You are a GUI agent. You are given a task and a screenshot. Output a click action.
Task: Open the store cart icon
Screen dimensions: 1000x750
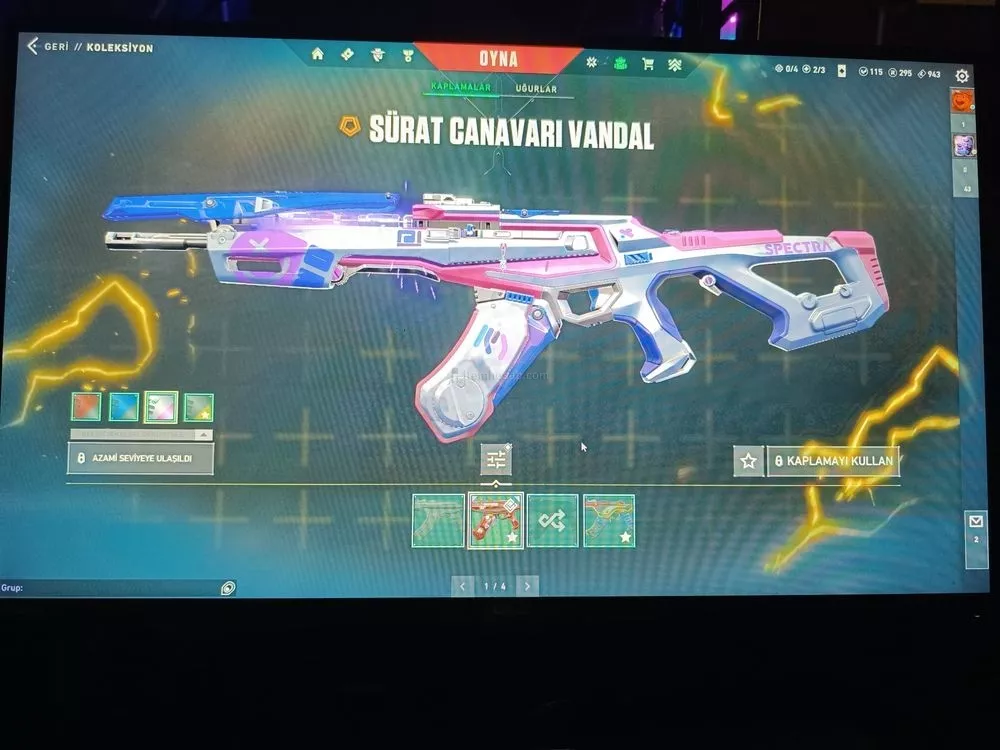(648, 64)
